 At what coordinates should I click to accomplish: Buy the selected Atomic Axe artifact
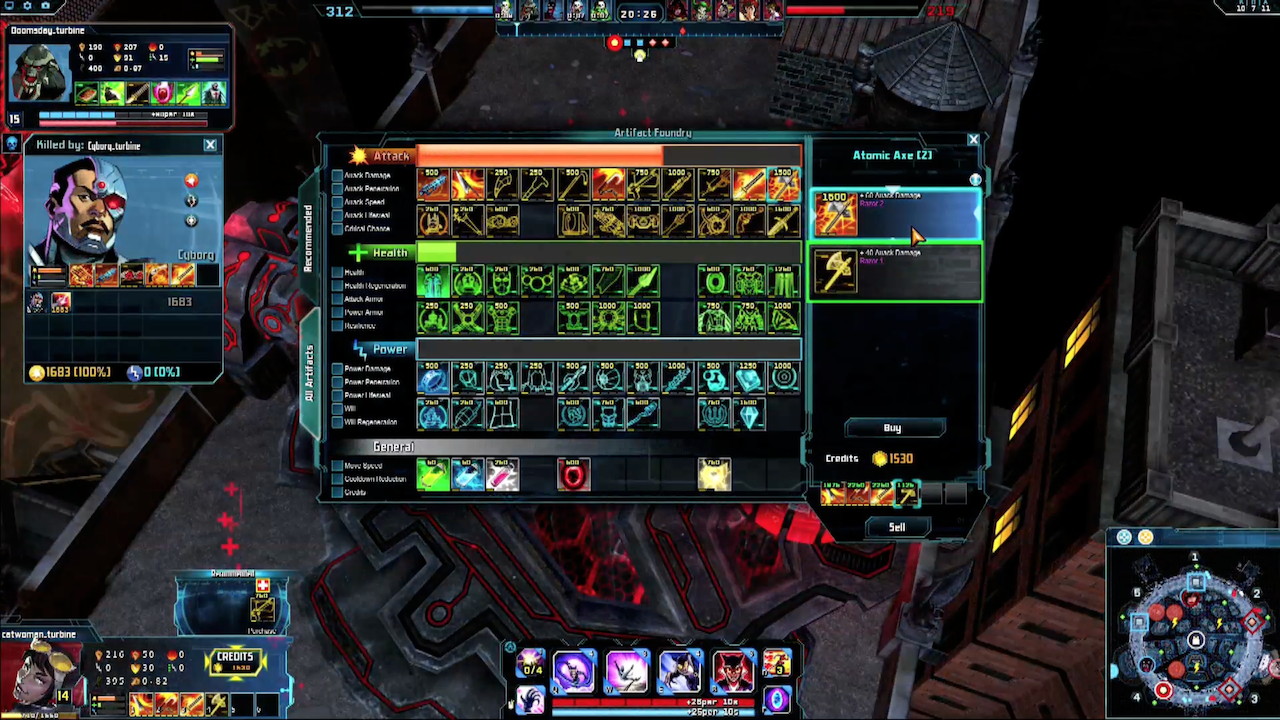[x=893, y=428]
